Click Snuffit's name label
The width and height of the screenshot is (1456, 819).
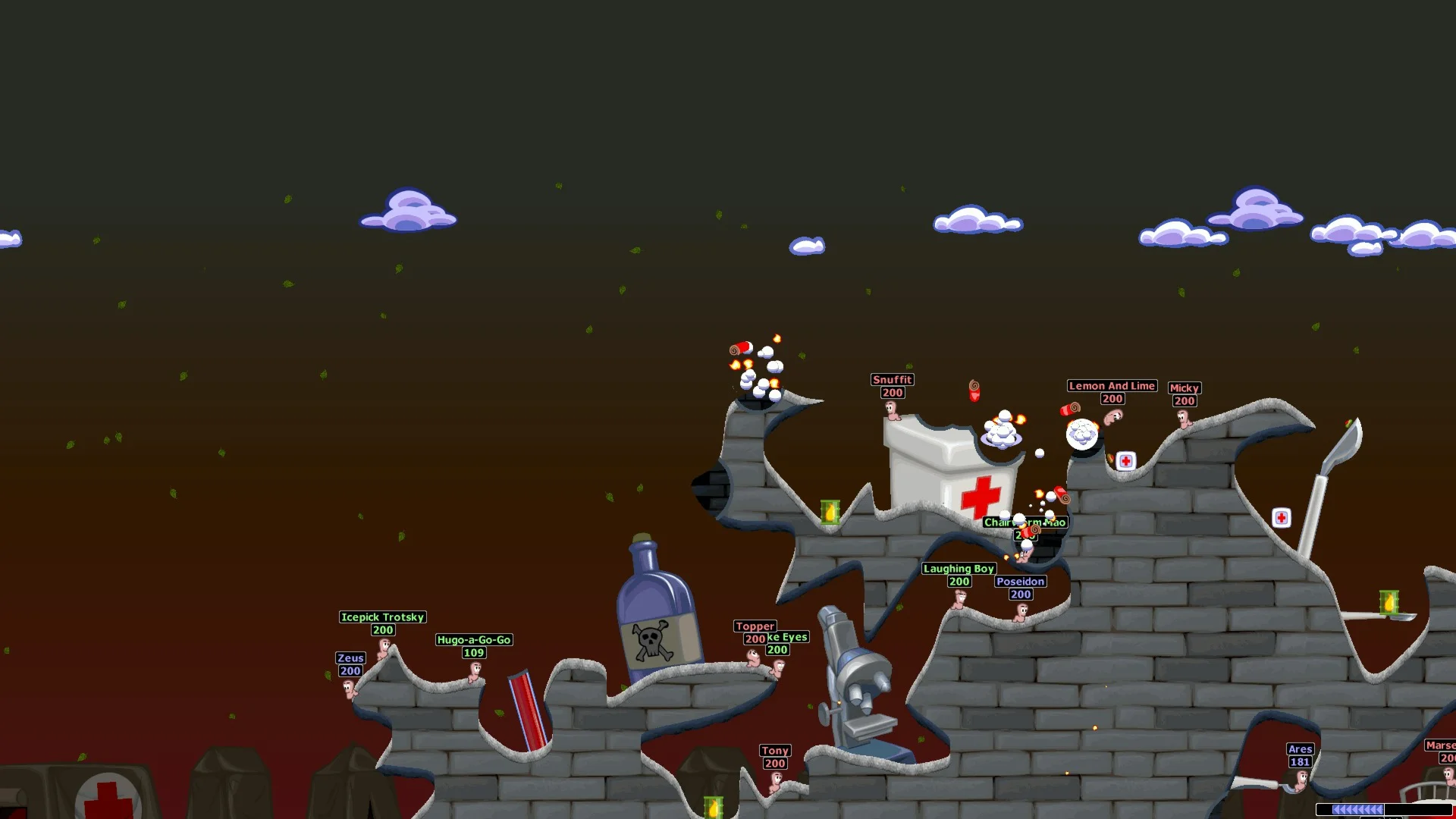coord(891,379)
